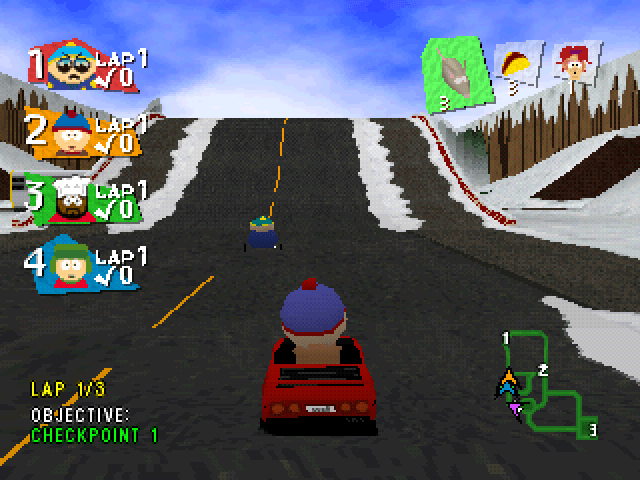Screen dimensions: 640x480
Task: Select the Checkpoint 1 objective text
Action: point(94,435)
